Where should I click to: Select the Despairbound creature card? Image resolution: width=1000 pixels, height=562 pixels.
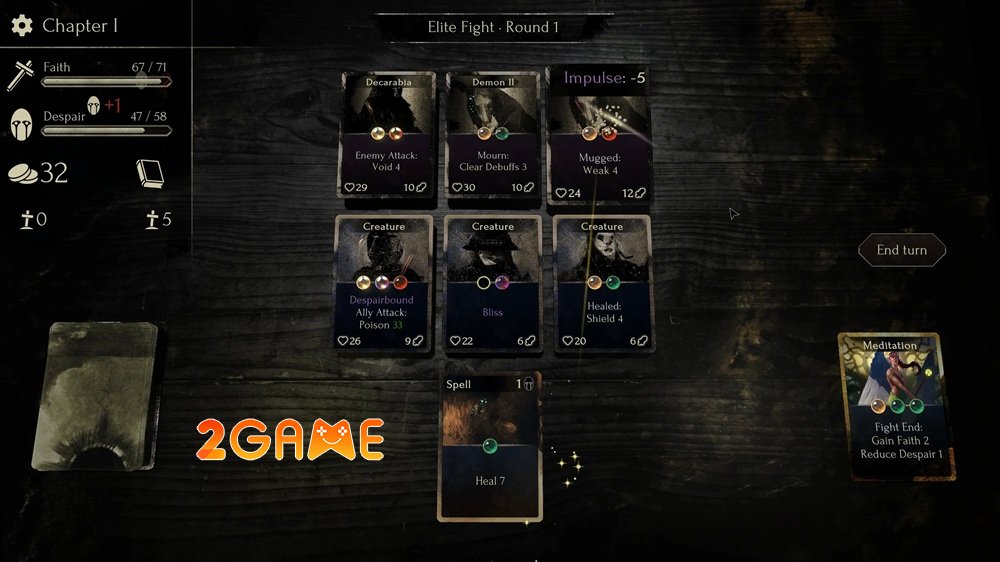pyautogui.click(x=384, y=283)
